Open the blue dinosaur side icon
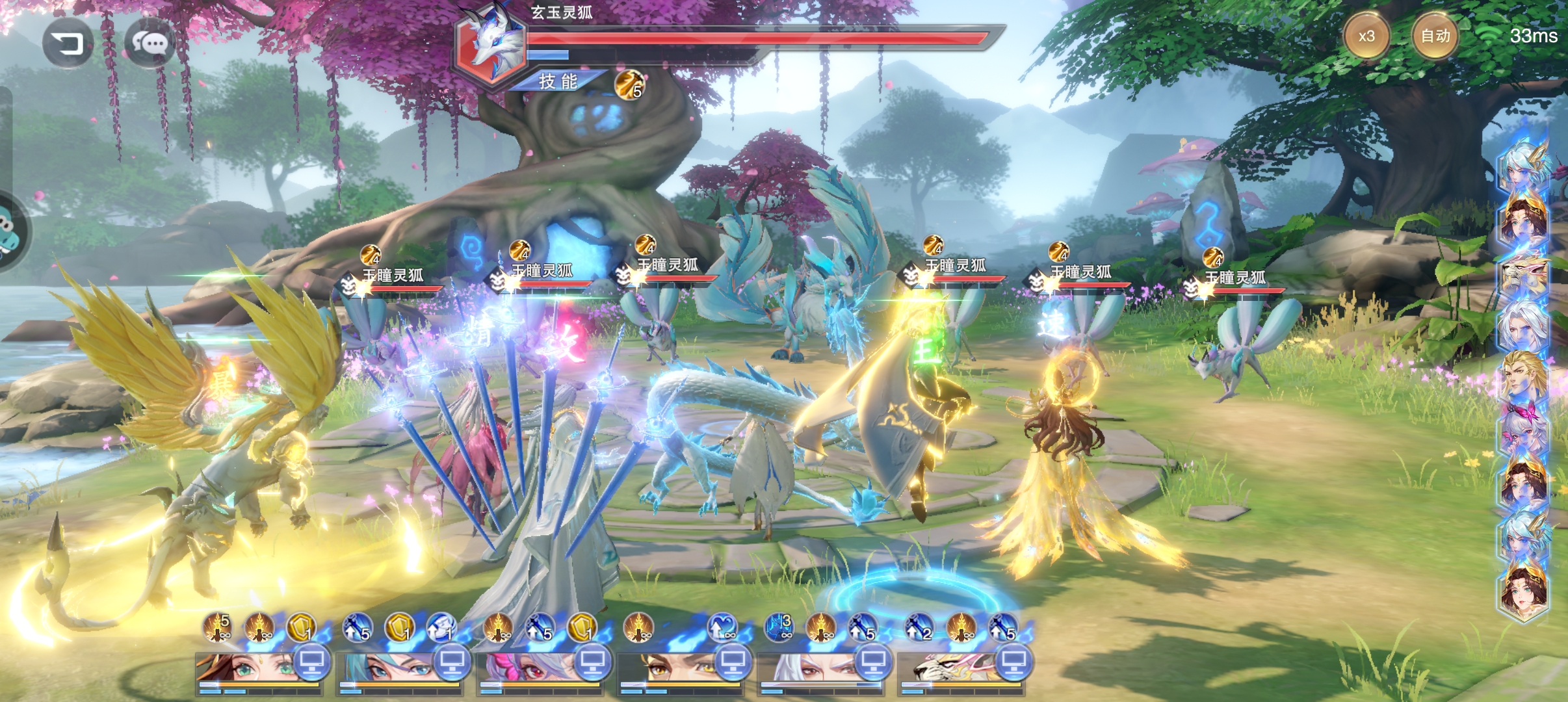 pos(9,230)
